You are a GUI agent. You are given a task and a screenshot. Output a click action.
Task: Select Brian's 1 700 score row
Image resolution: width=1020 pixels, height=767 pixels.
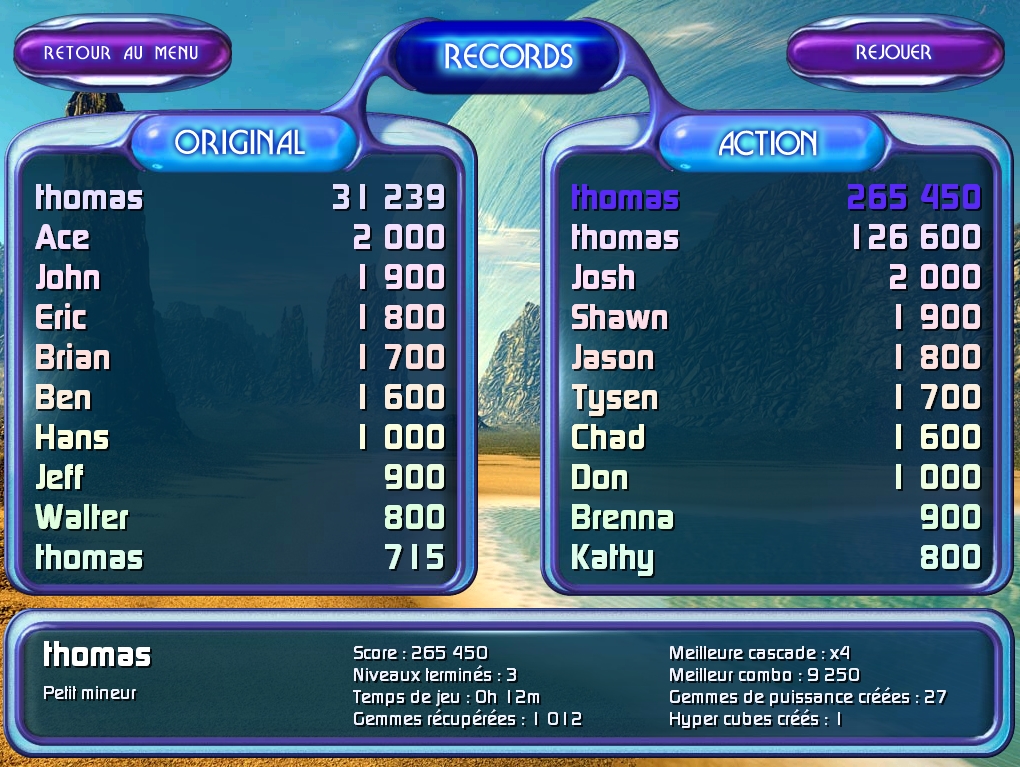tap(240, 358)
